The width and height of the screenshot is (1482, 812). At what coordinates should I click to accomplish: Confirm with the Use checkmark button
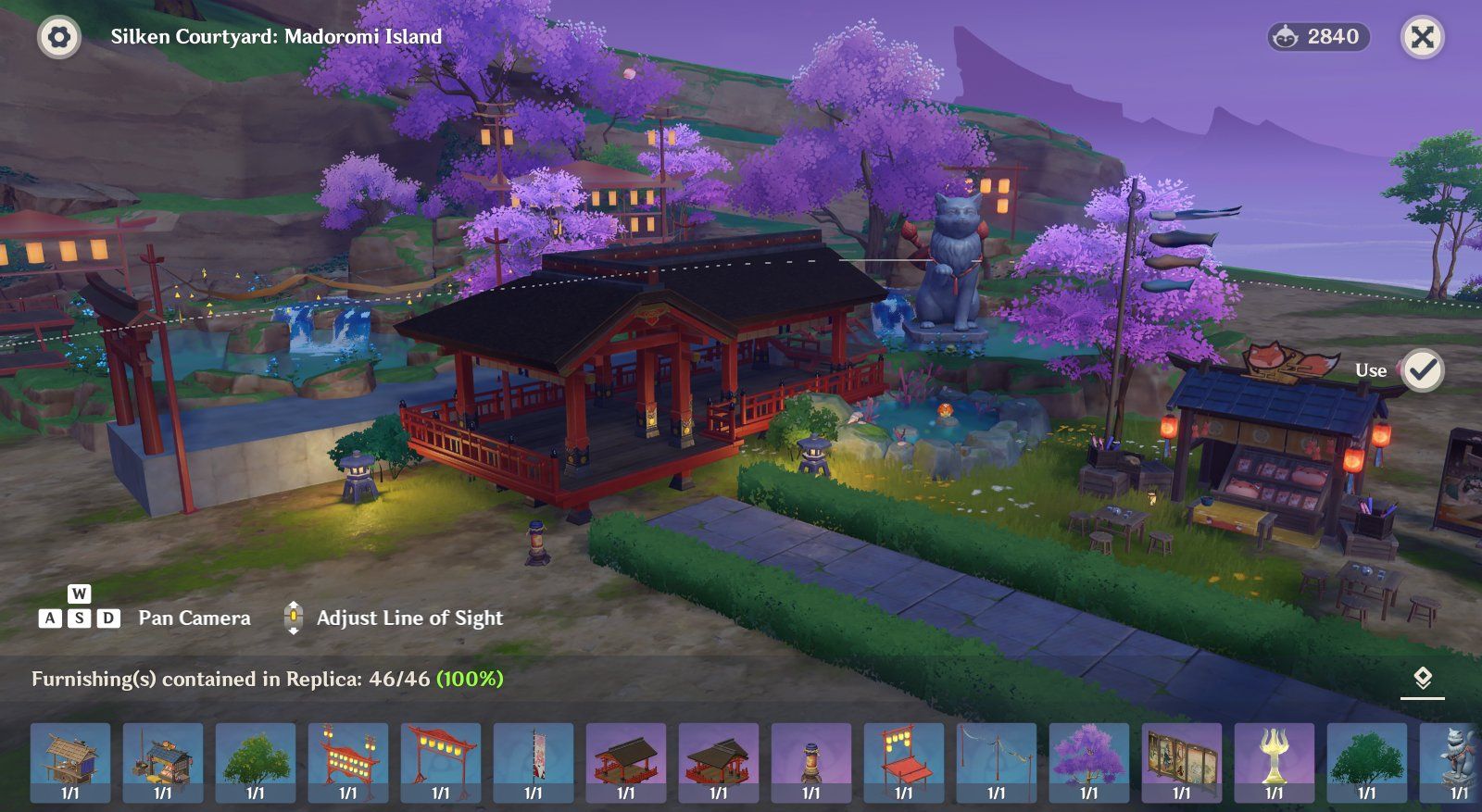pyautogui.click(x=1422, y=370)
